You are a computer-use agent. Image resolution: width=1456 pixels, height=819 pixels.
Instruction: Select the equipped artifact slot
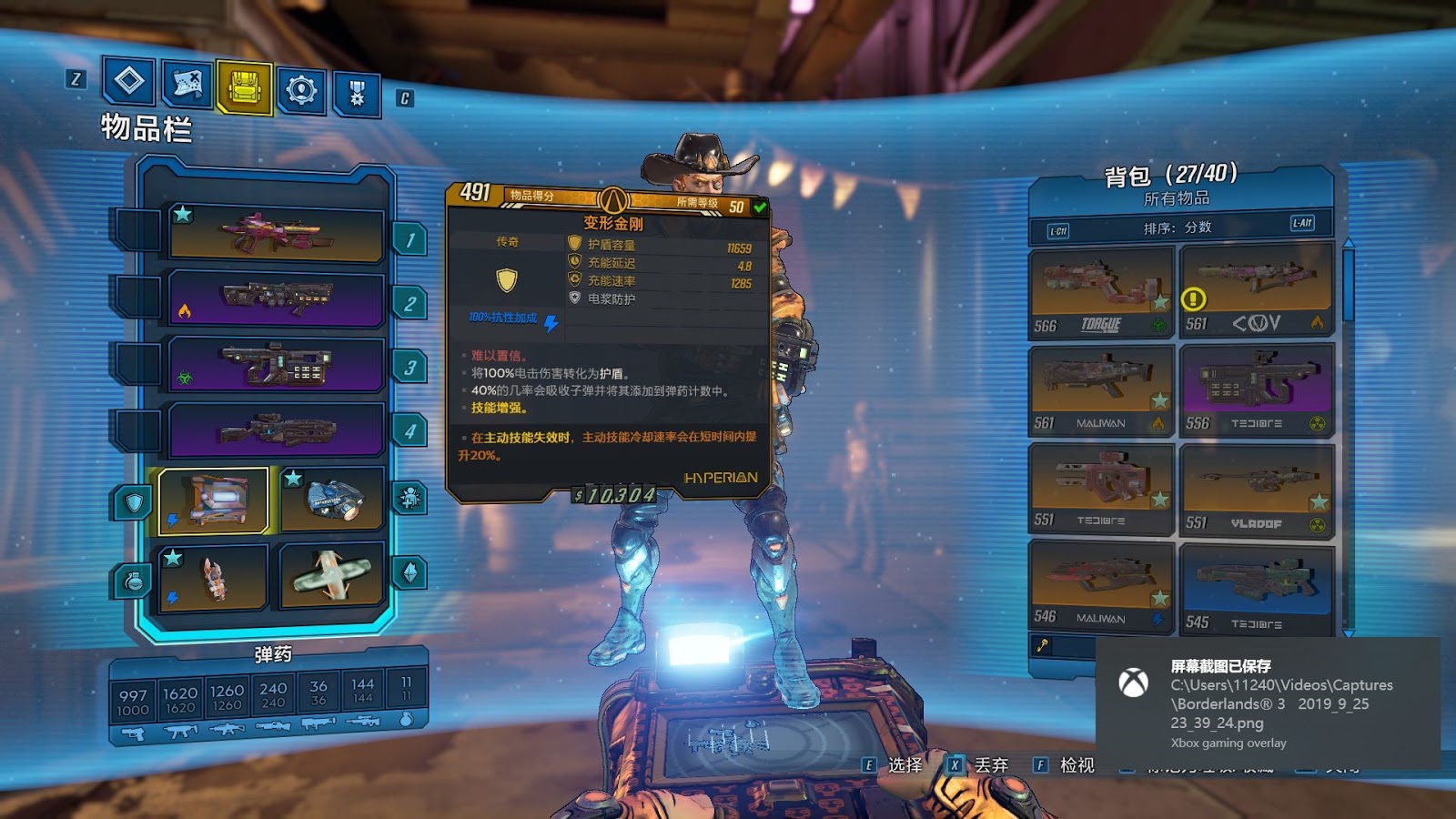[332, 575]
